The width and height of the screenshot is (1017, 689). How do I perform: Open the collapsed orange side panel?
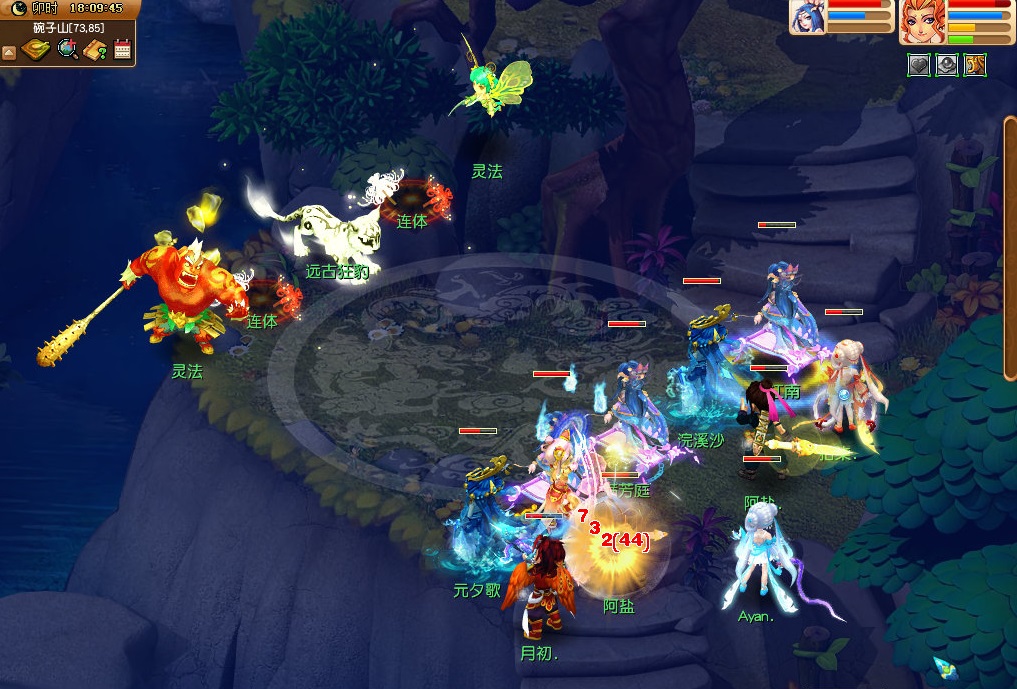1010,248
